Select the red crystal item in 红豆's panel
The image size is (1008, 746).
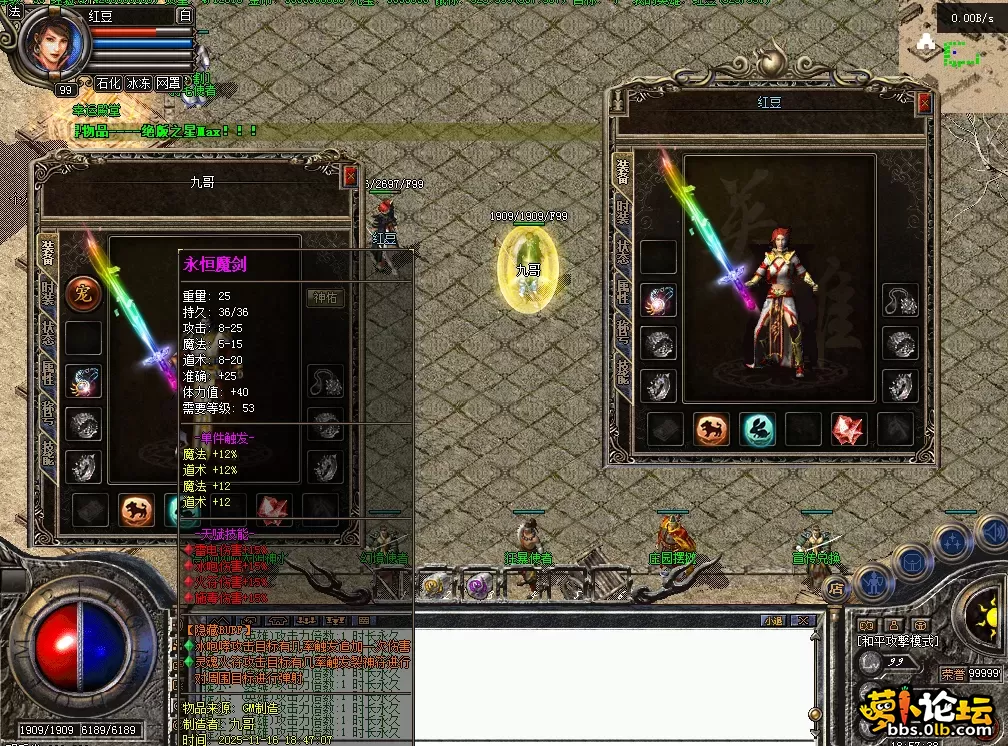pyautogui.click(x=849, y=429)
